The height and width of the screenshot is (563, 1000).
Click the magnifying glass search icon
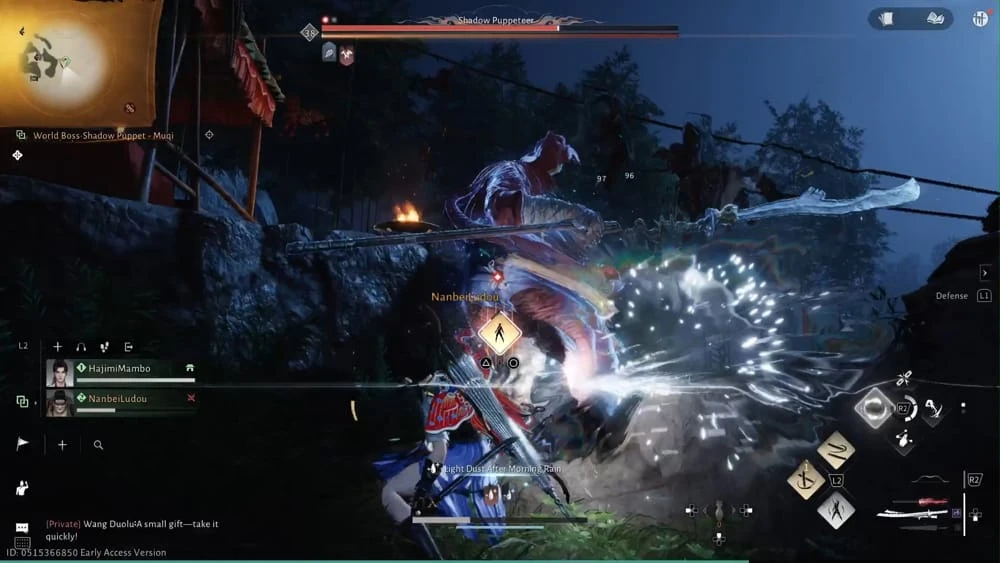tap(98, 445)
